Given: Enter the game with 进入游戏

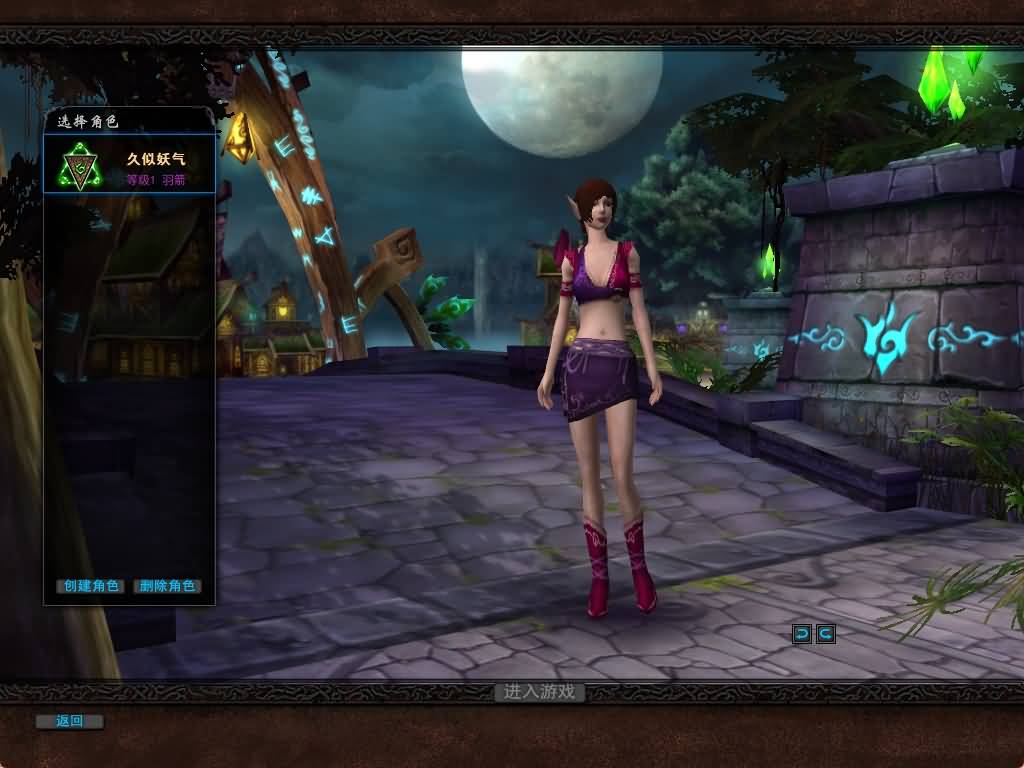Looking at the screenshot, I should [540, 692].
